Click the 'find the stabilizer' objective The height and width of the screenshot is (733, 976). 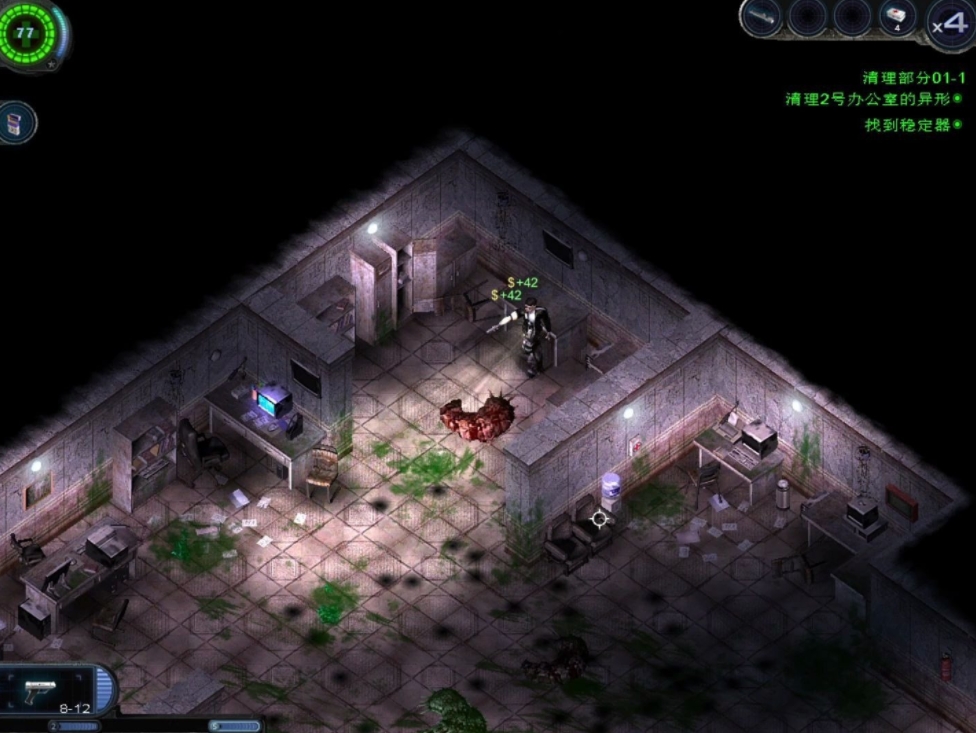pos(907,126)
